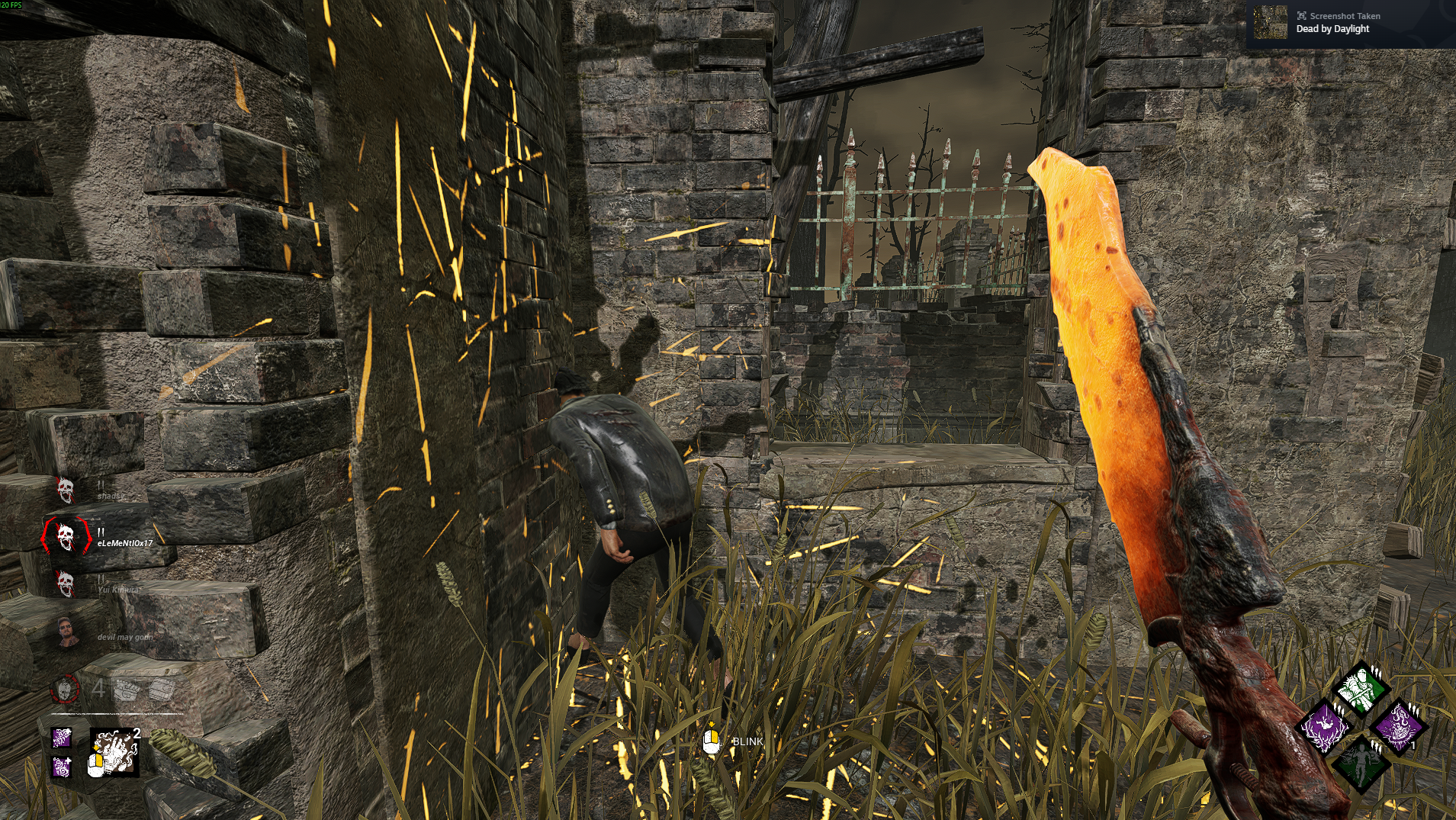The width and height of the screenshot is (1456, 820).
Task: Click devil may godn's survivor portrait
Action: tap(66, 632)
